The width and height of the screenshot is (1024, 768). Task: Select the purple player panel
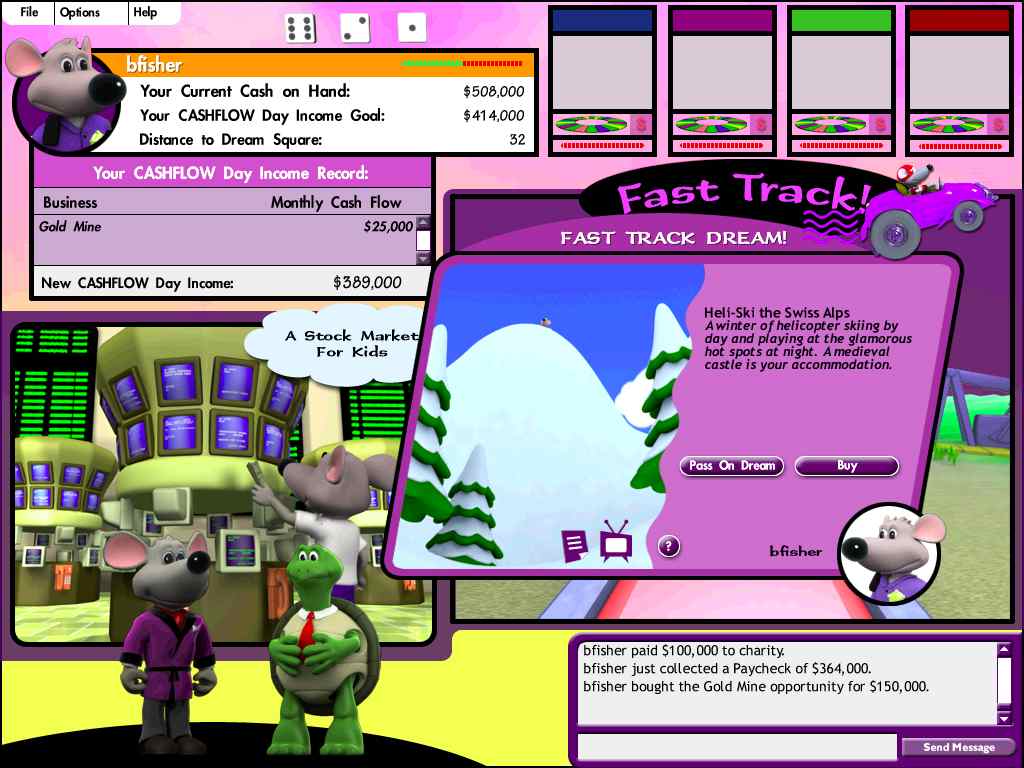coord(721,80)
